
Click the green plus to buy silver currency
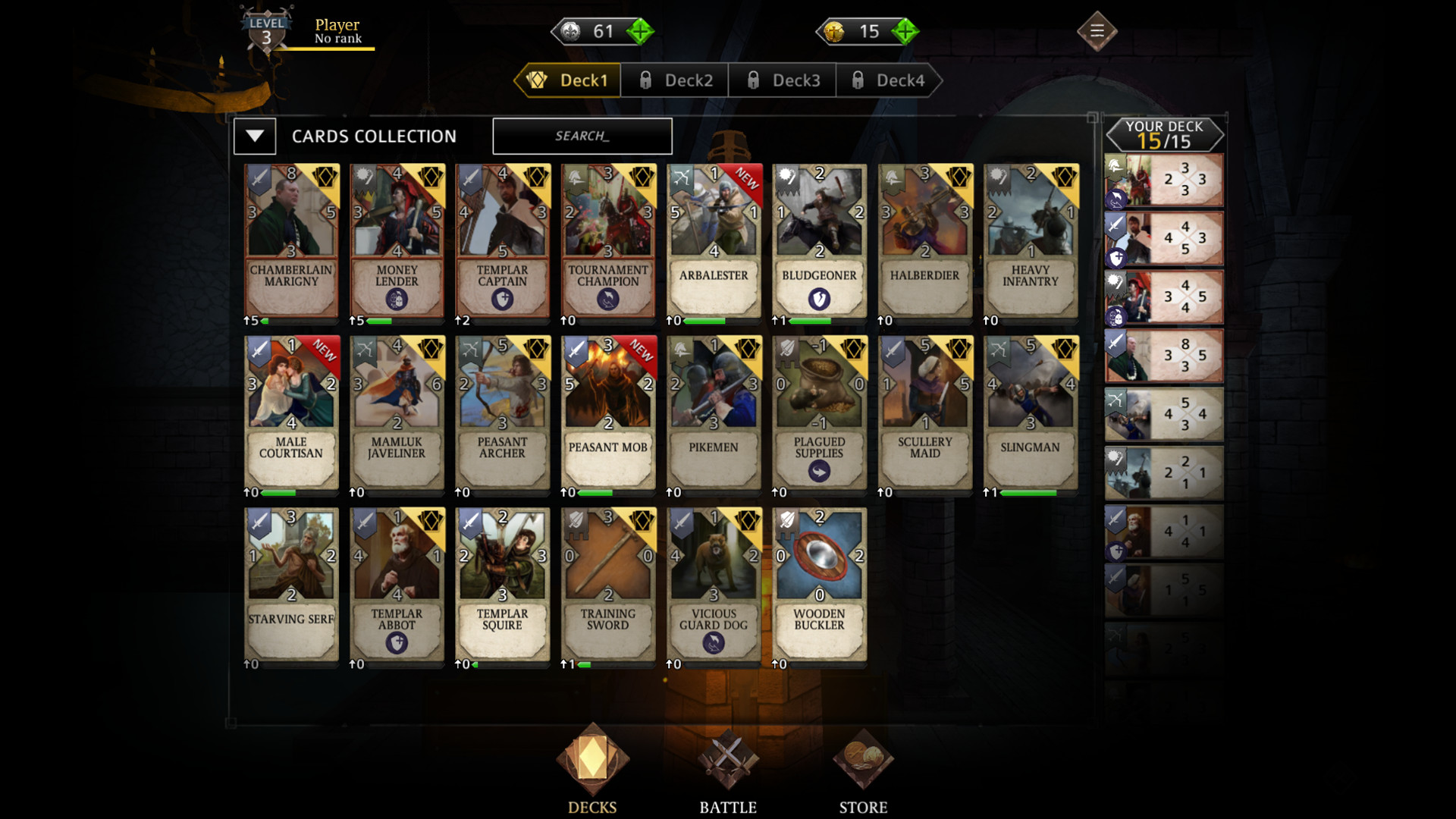tap(641, 31)
